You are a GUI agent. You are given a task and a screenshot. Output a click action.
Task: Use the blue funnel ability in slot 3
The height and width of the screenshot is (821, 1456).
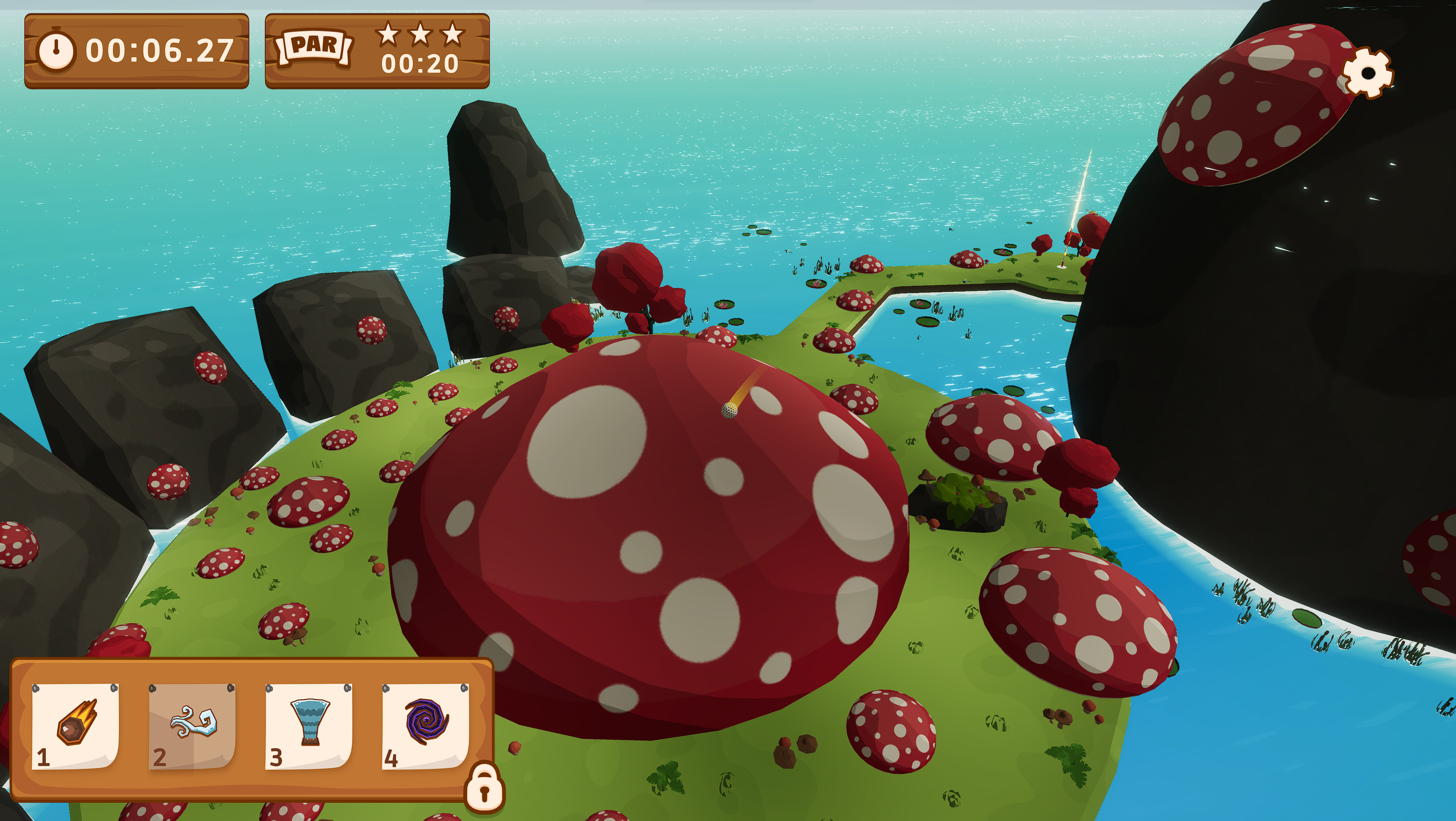pyautogui.click(x=309, y=726)
